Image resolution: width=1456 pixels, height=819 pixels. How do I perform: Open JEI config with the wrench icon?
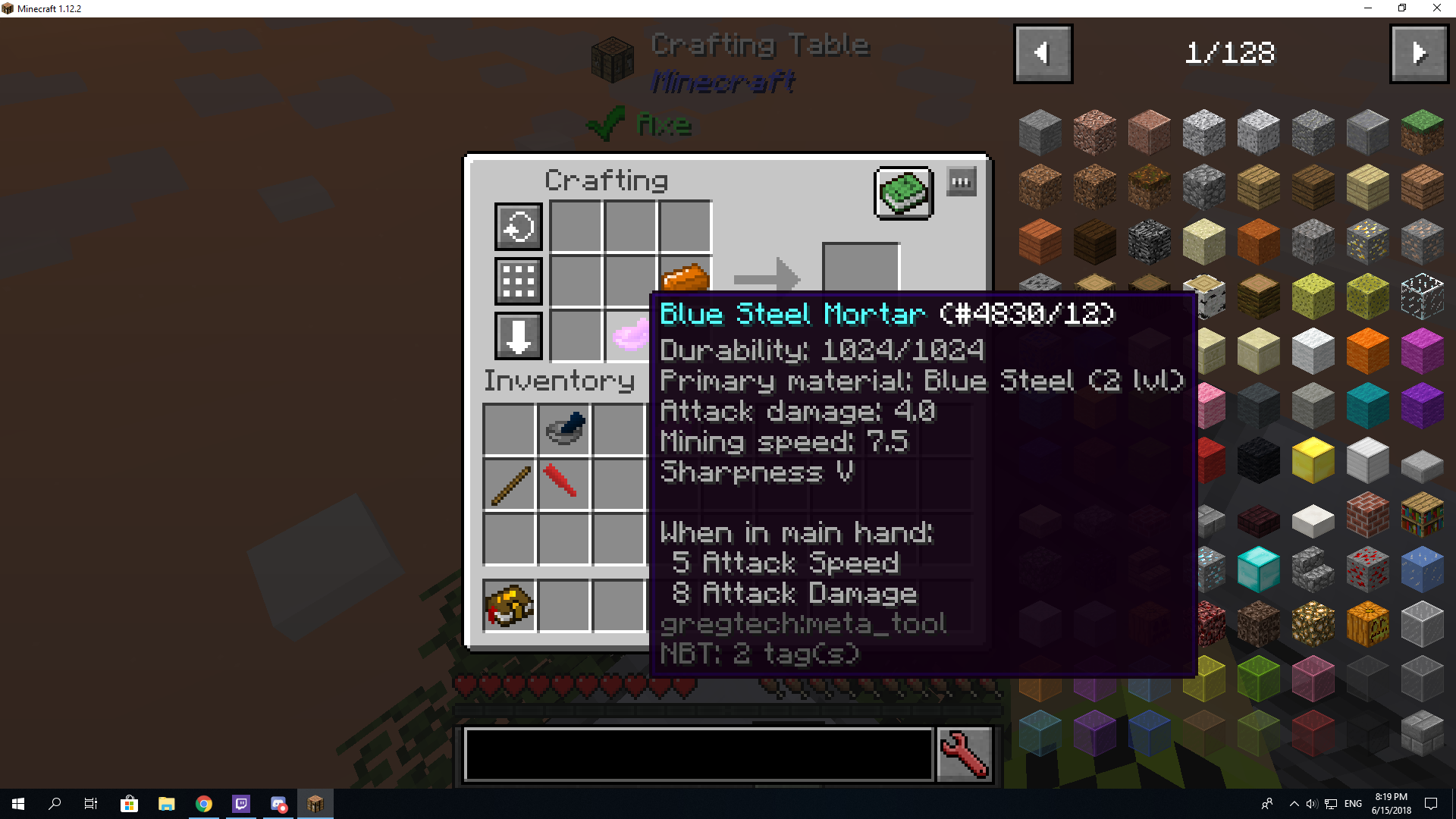(964, 754)
